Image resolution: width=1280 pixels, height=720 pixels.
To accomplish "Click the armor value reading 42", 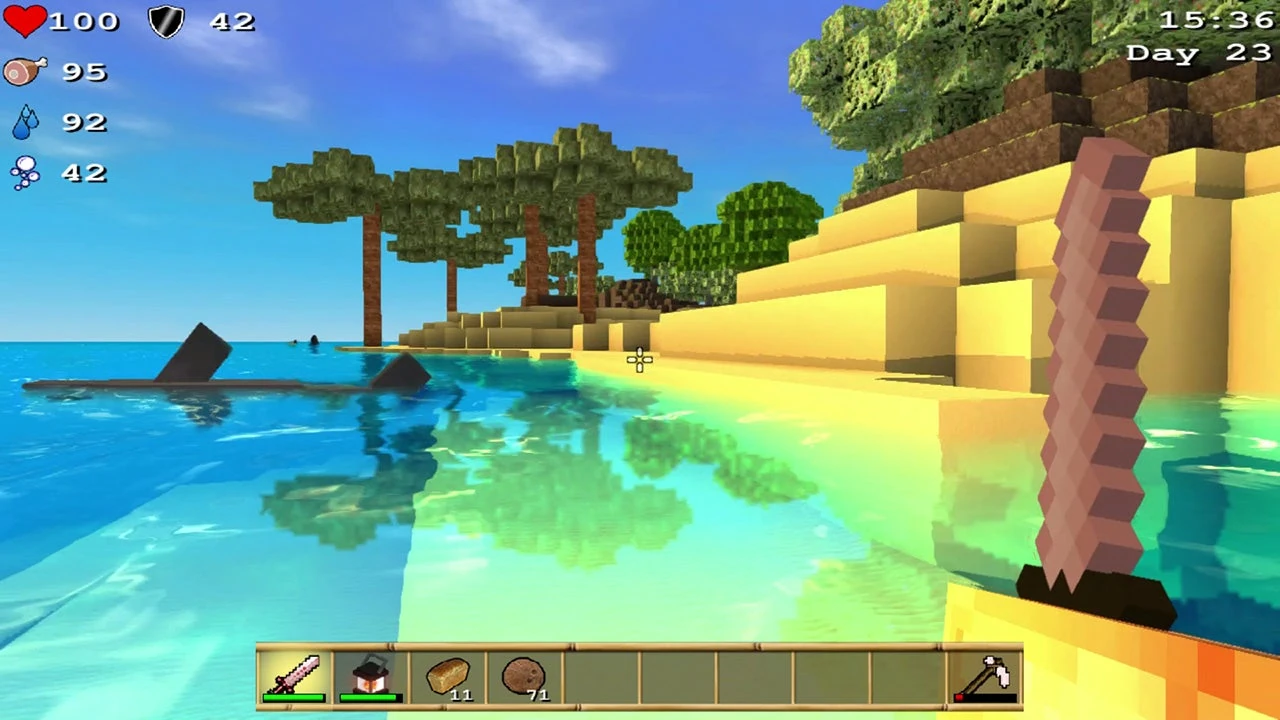I will [232, 21].
